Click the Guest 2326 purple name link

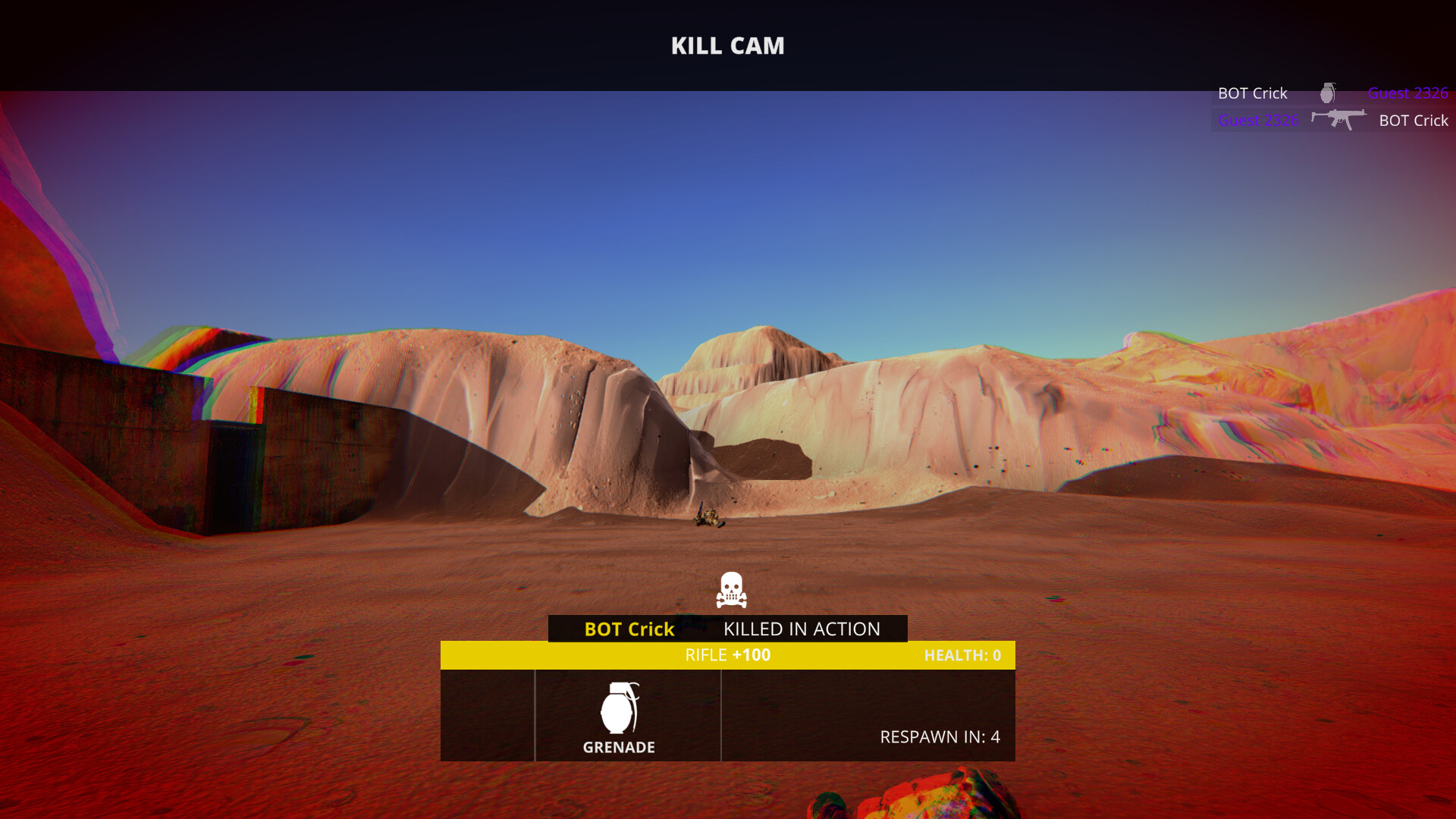[1407, 93]
